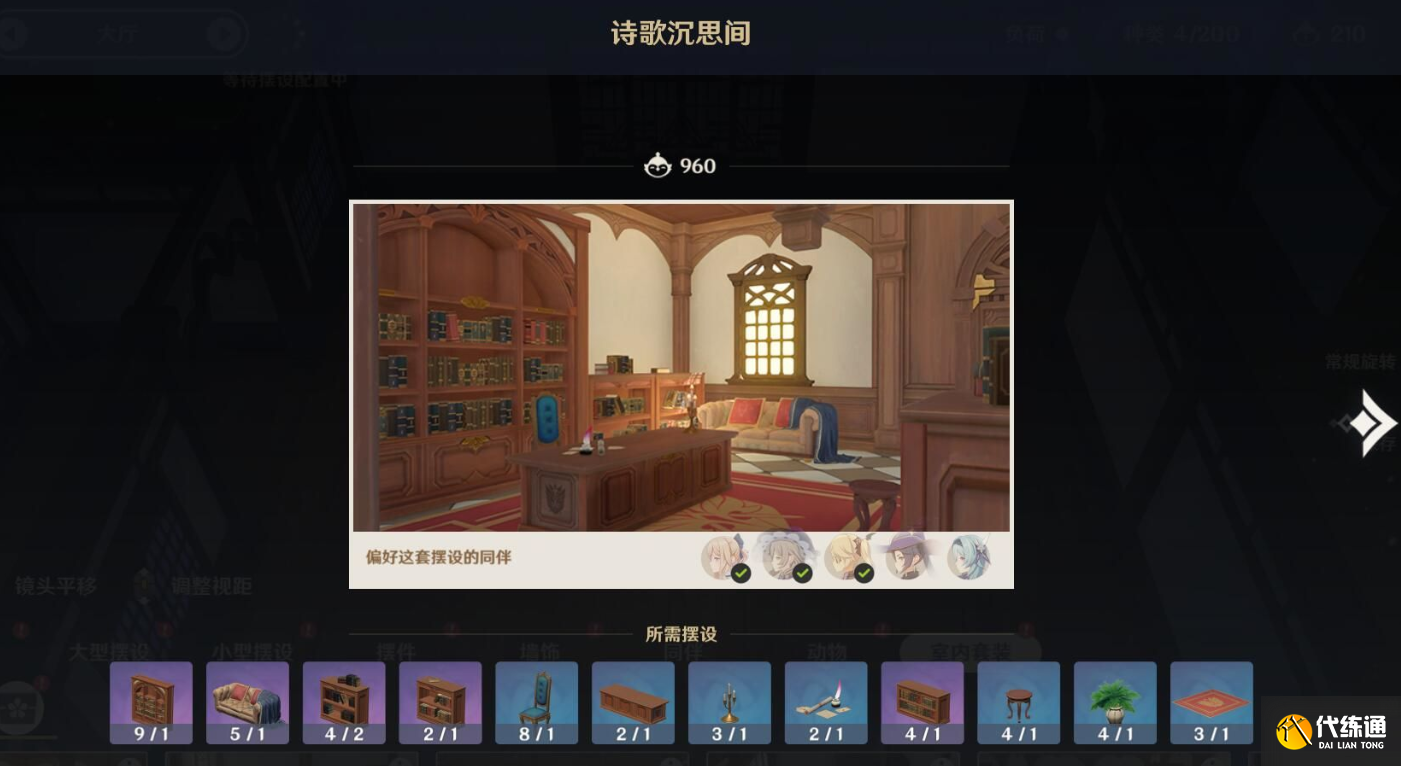The image size is (1401, 766).
Task: Select the bookshelf furnishing marked 9/1
Action: click(x=149, y=703)
